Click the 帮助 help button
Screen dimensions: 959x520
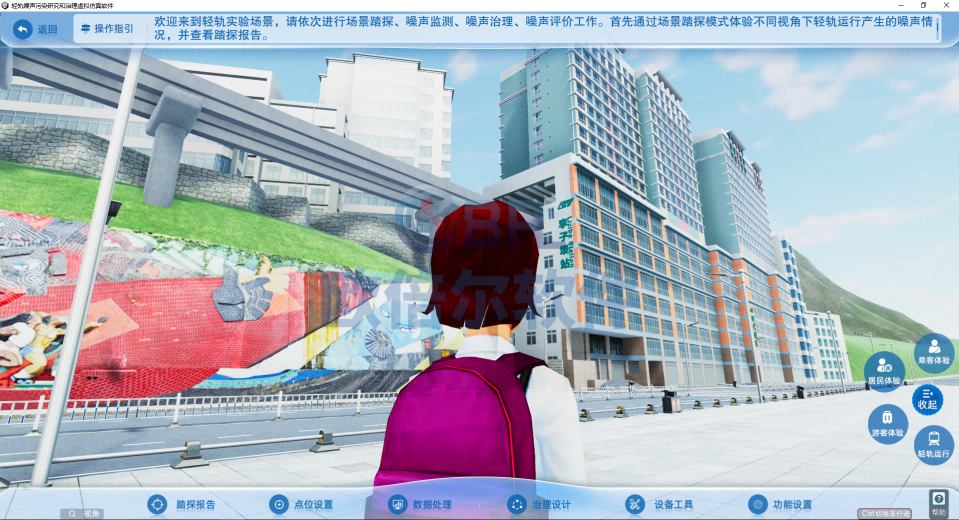tap(938, 503)
